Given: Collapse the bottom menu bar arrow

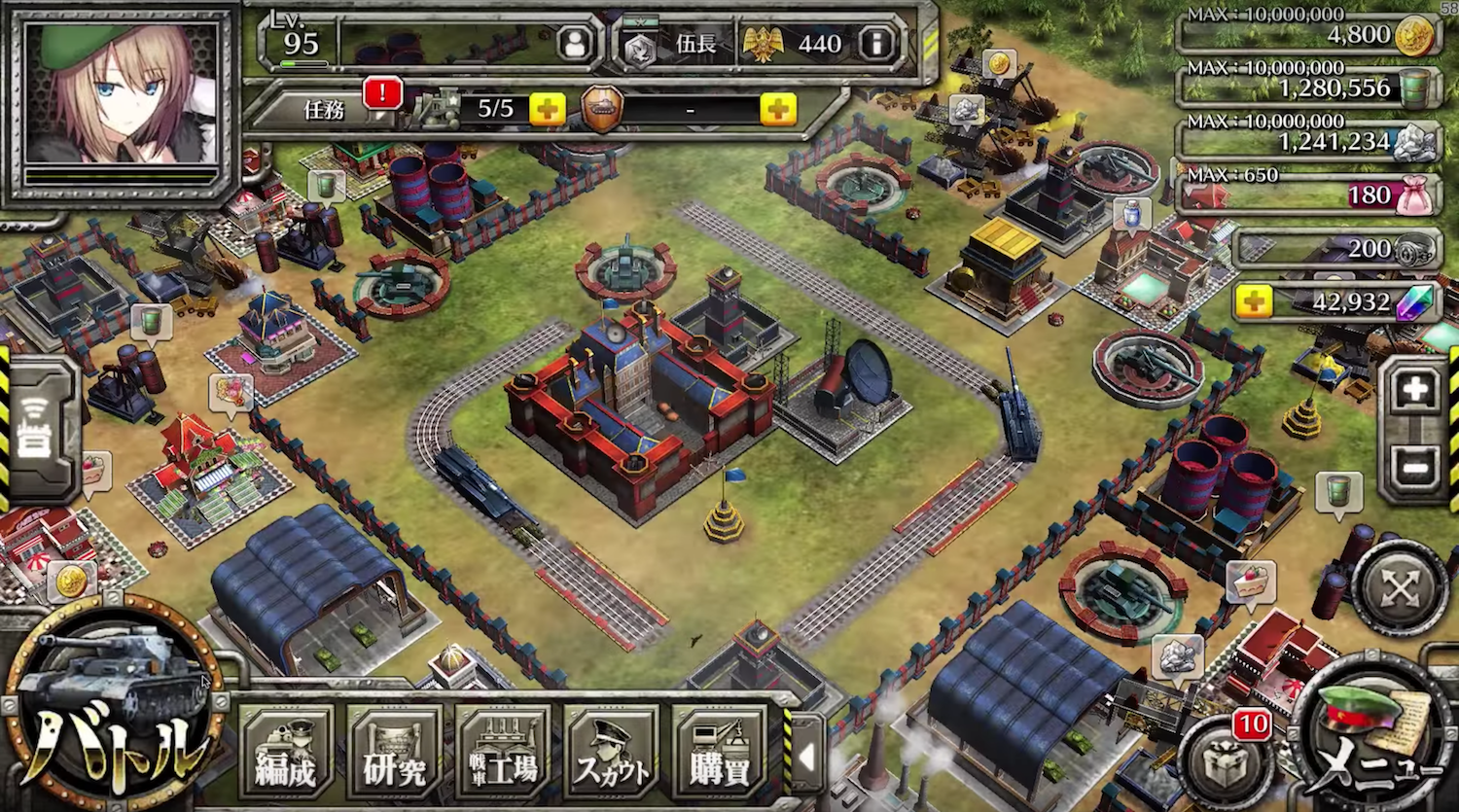Looking at the screenshot, I should click(806, 758).
